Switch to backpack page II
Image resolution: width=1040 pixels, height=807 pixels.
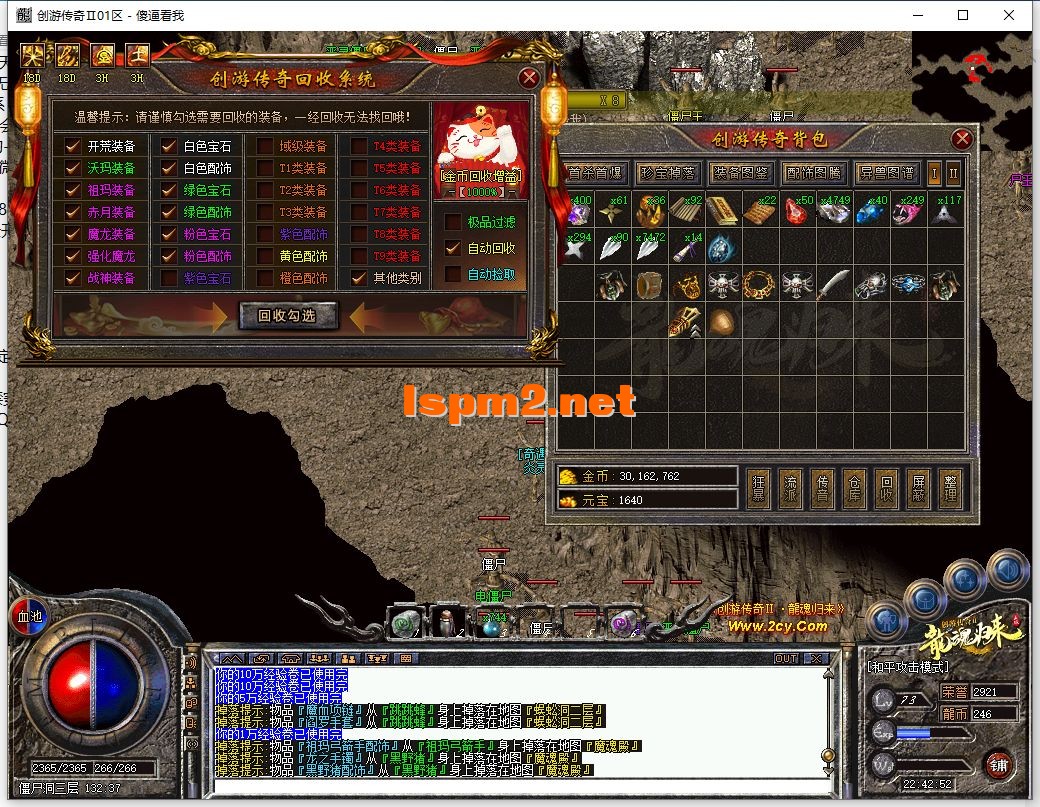953,173
